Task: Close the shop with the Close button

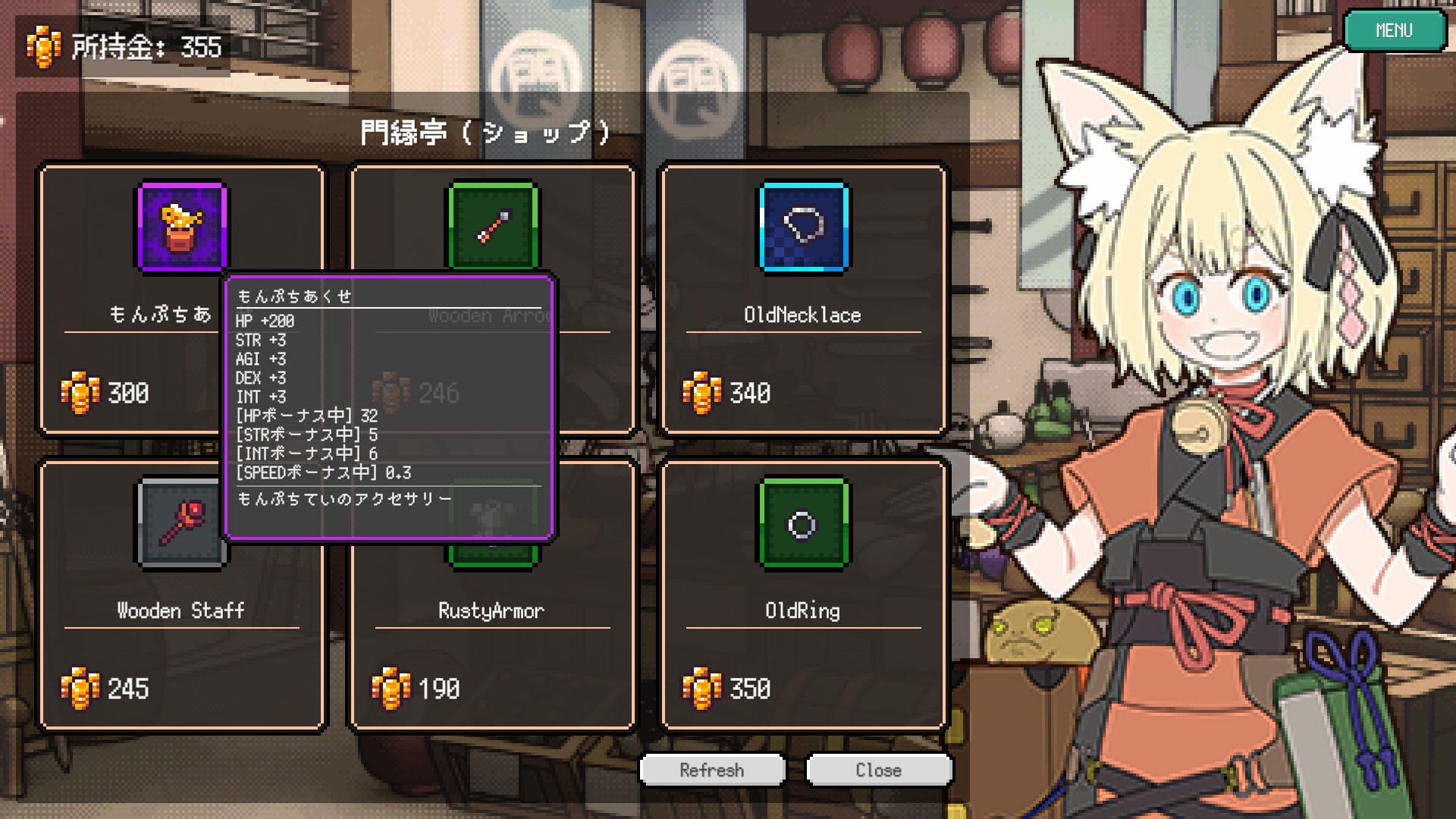Action: click(x=879, y=770)
